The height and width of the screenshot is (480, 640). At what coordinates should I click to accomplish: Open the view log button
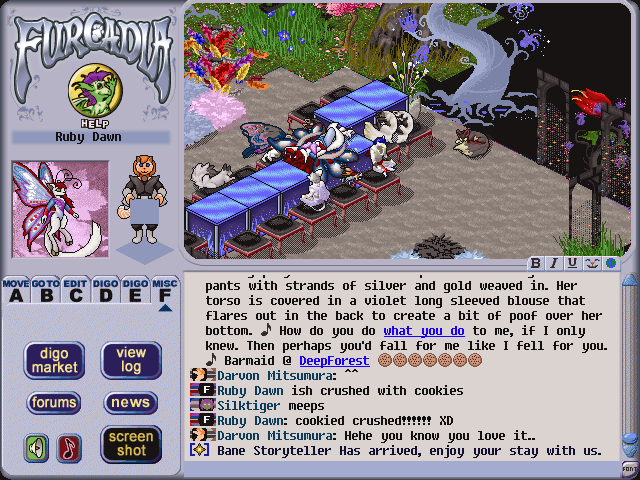tap(131, 360)
